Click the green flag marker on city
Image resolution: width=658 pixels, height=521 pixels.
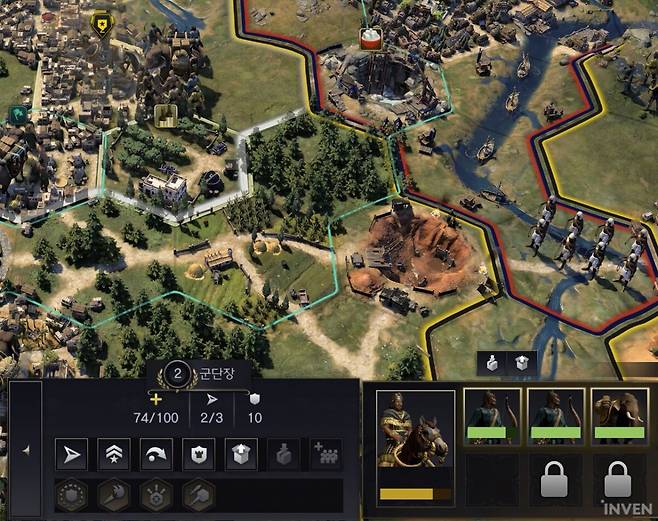tap(18, 116)
